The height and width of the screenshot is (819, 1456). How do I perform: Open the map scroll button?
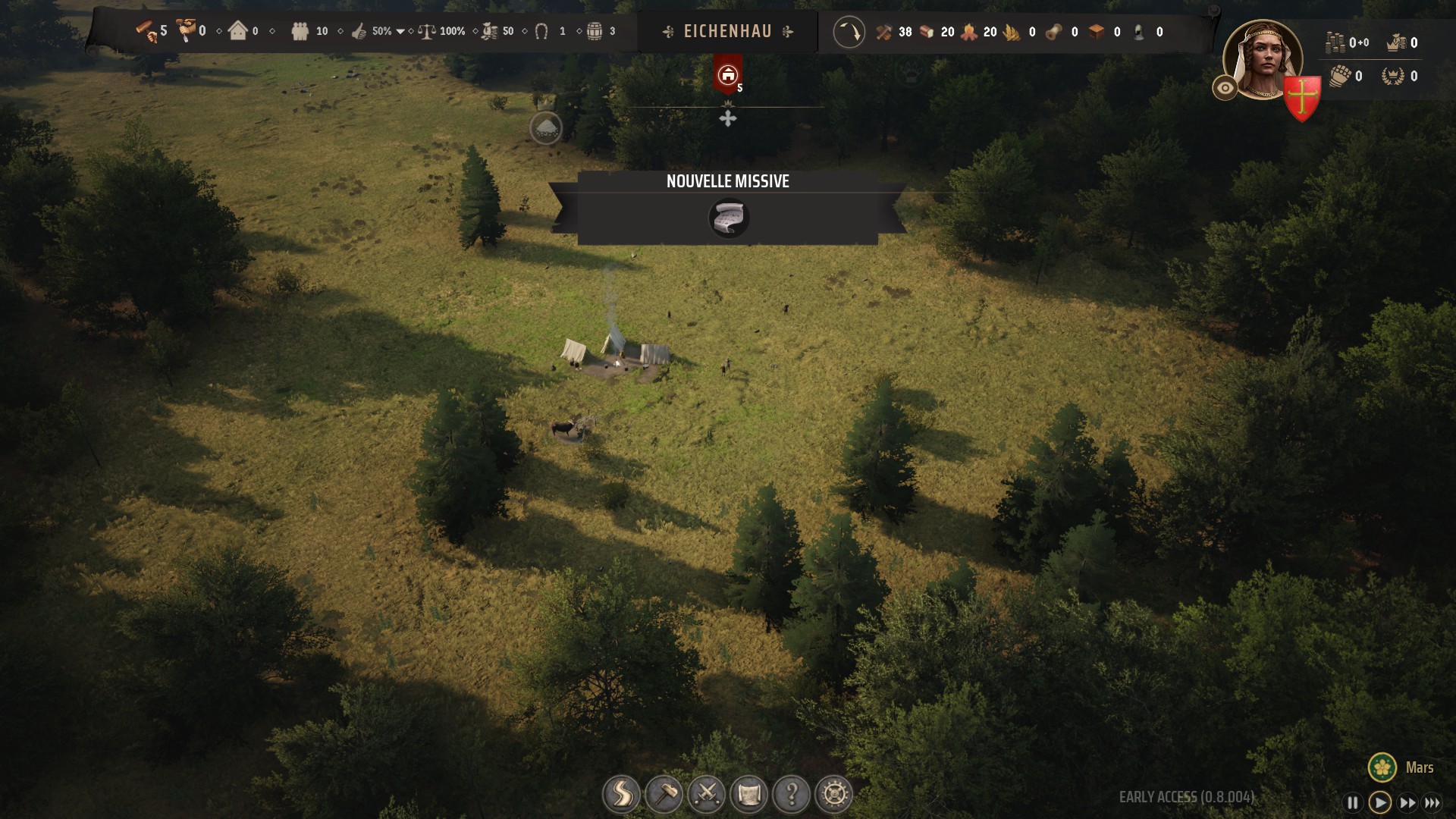coord(749,795)
